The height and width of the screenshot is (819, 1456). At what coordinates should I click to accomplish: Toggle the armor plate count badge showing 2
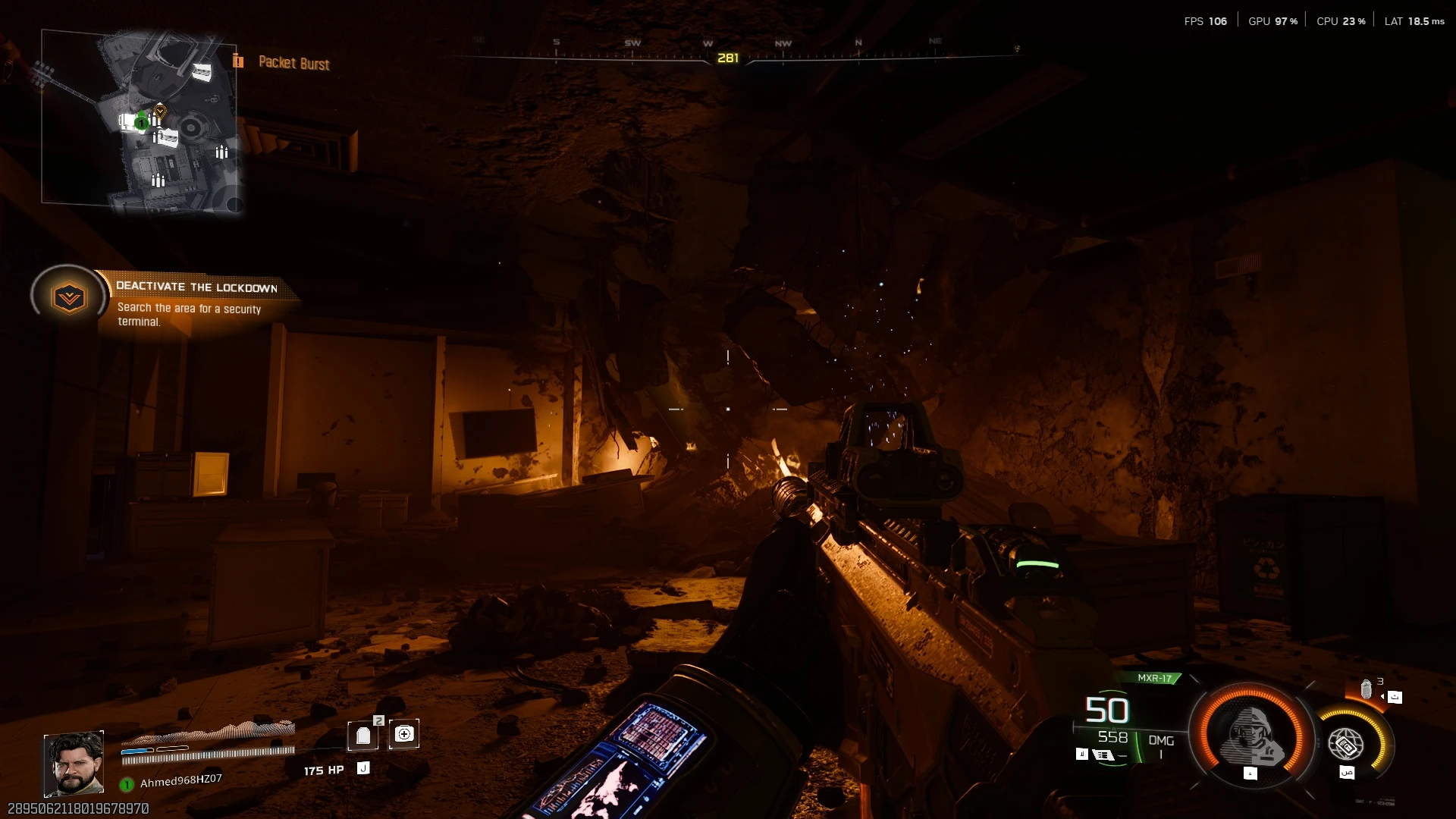[x=379, y=720]
